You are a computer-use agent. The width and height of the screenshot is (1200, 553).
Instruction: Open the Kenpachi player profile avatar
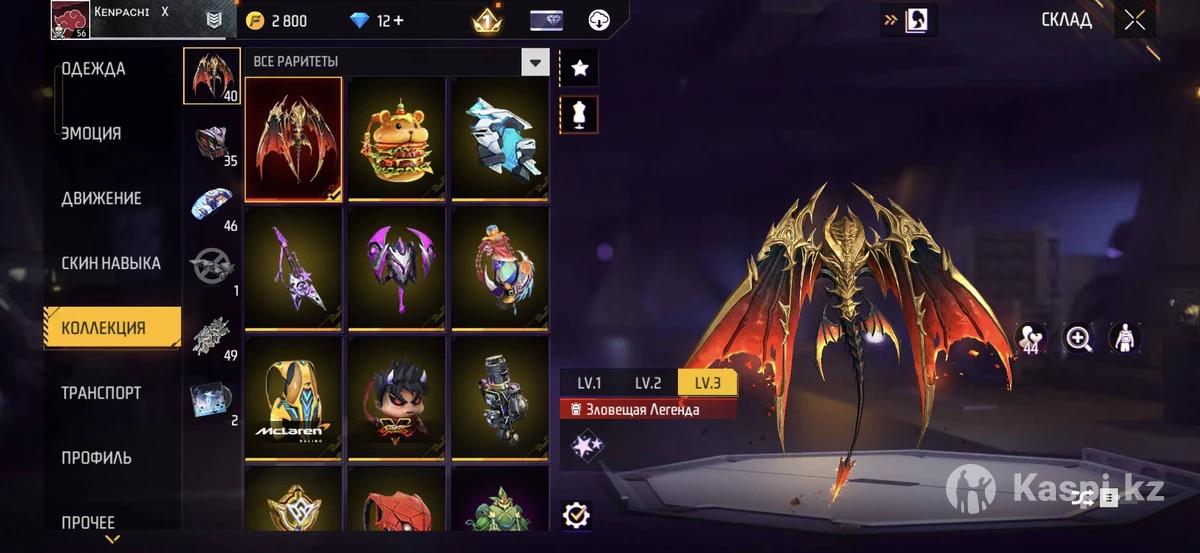pyautogui.click(x=71, y=20)
